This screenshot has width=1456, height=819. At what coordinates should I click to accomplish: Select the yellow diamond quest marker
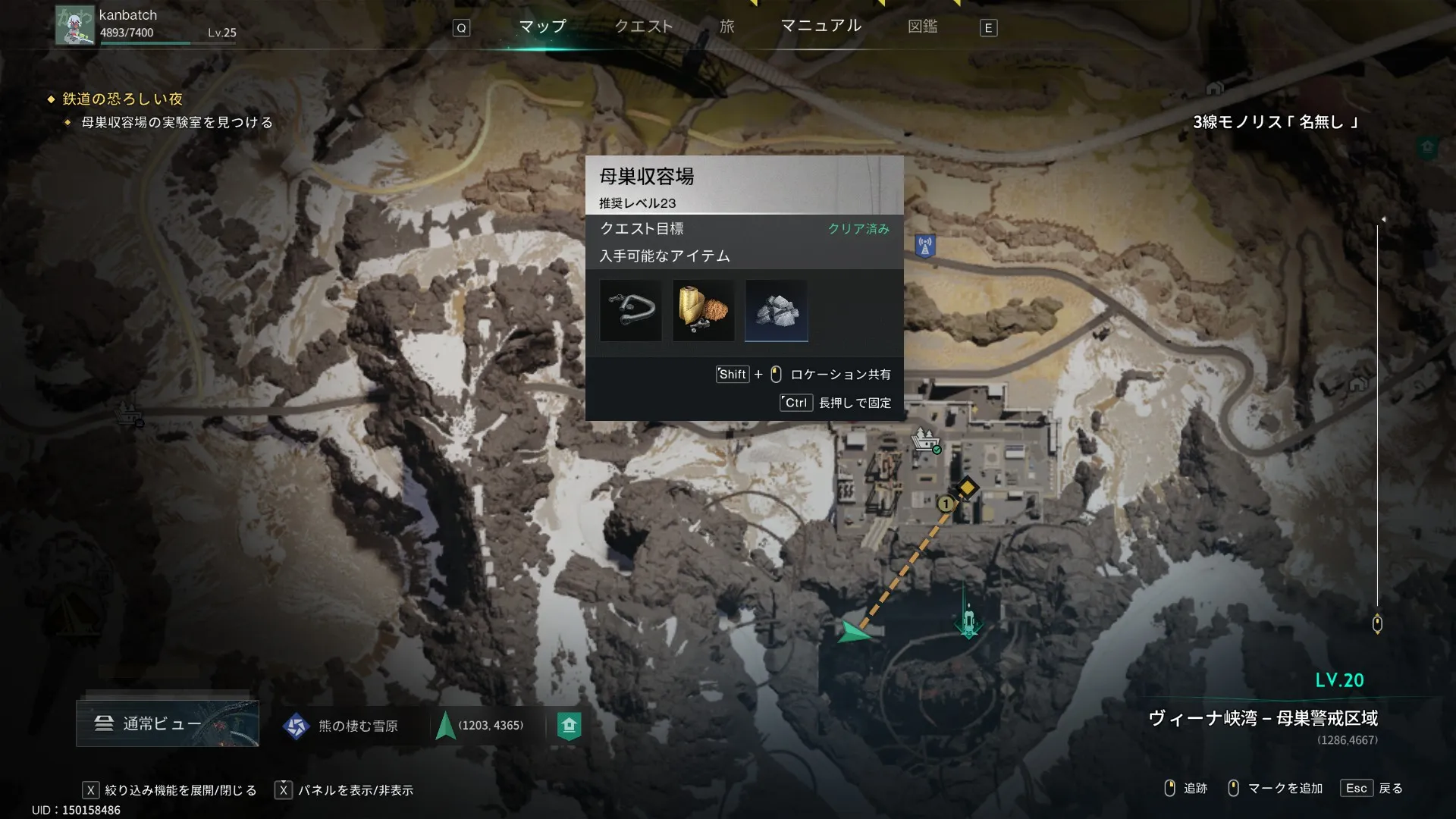(x=967, y=487)
